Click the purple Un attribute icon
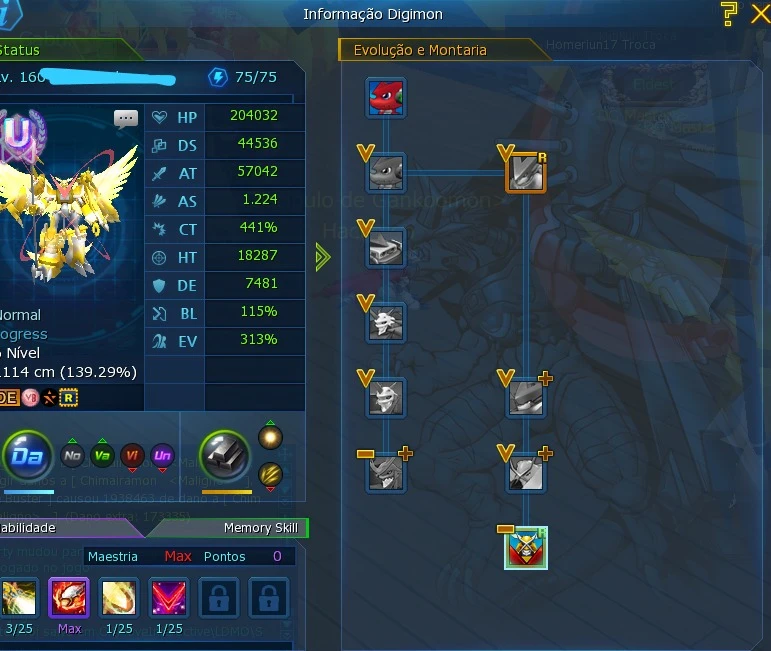This screenshot has width=771, height=651. (162, 457)
